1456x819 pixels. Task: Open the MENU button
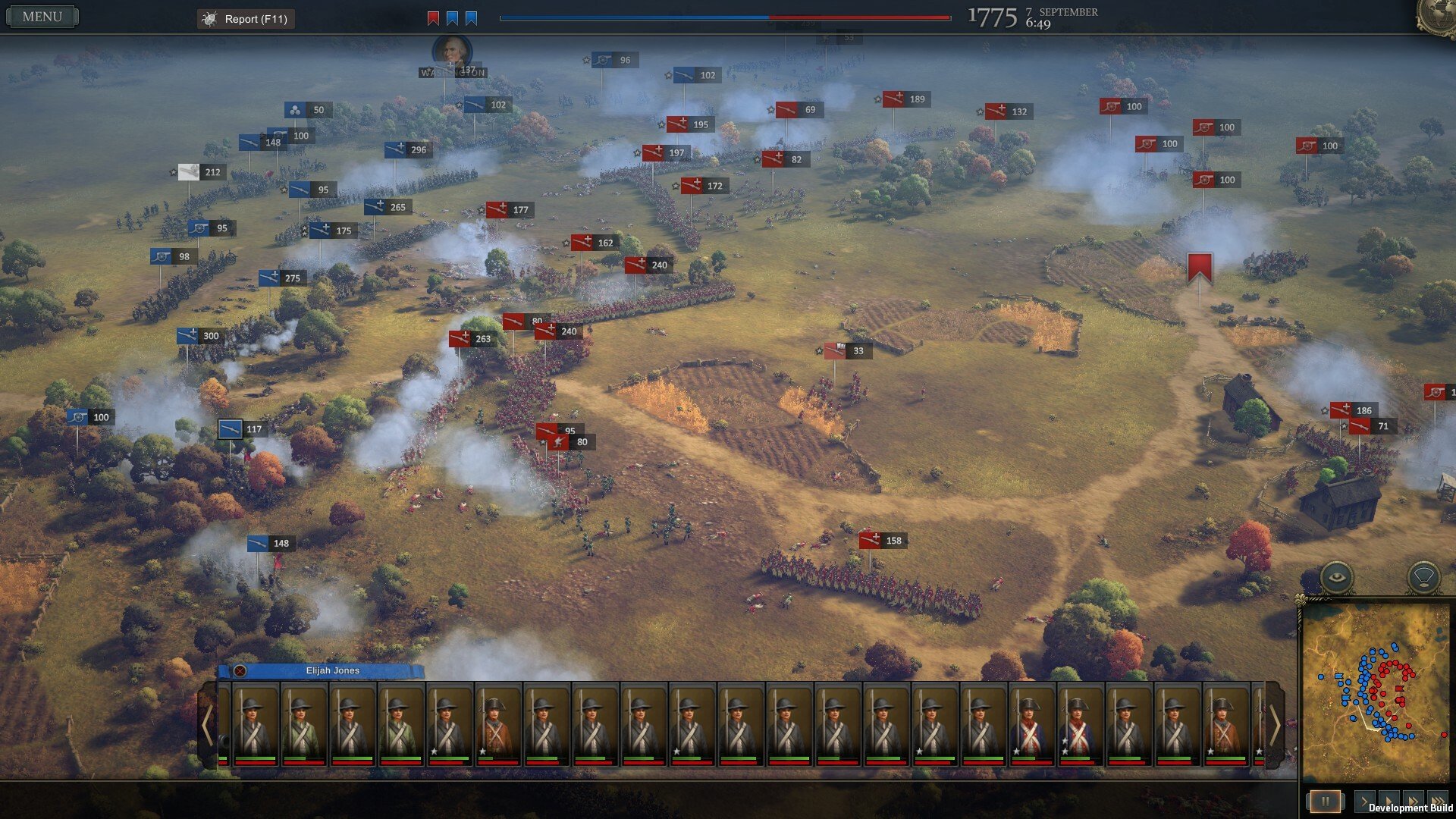coord(42,17)
